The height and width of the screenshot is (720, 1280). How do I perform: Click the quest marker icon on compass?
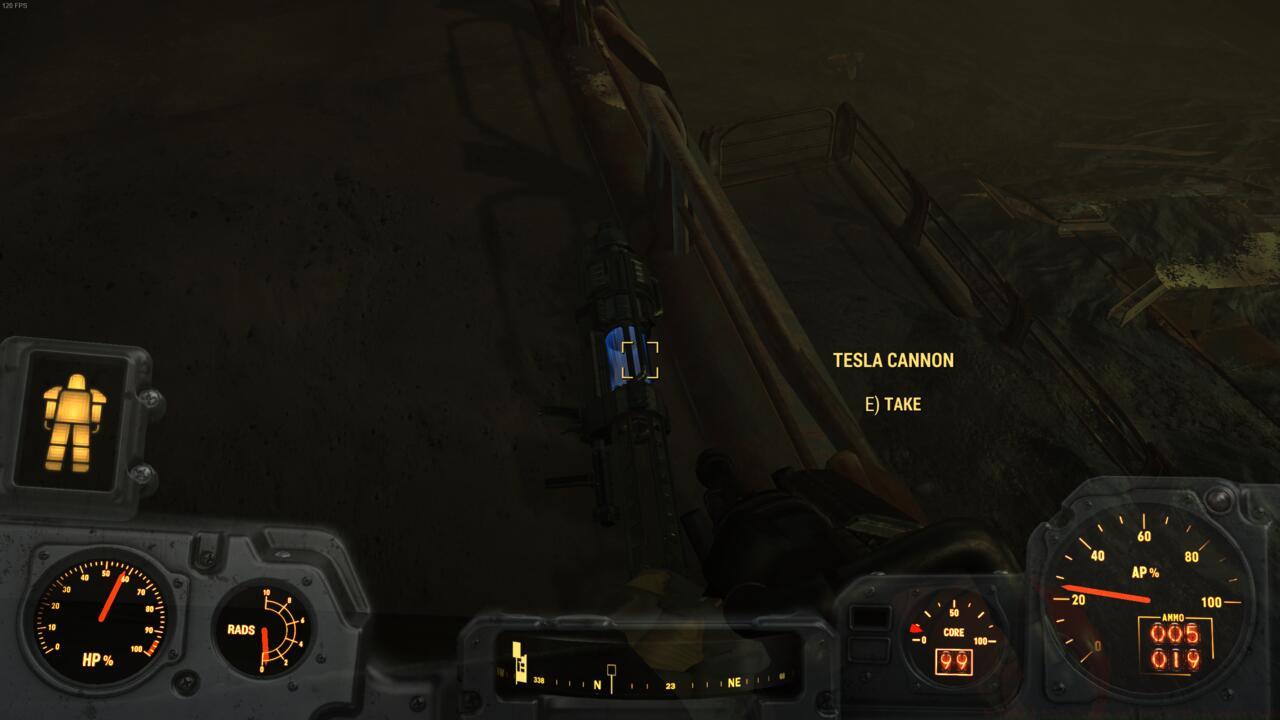520,660
